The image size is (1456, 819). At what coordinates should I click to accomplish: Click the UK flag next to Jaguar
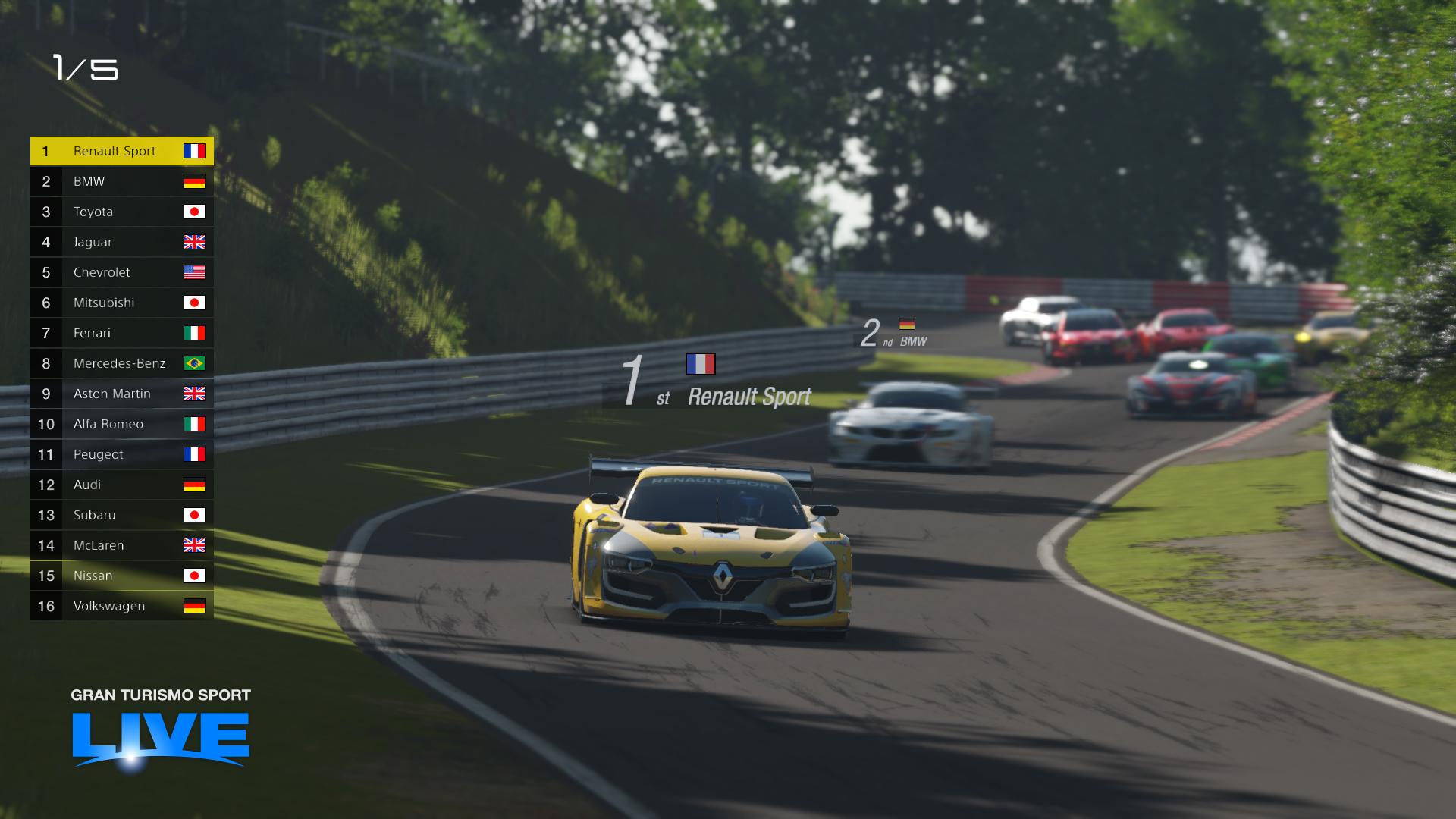click(196, 242)
